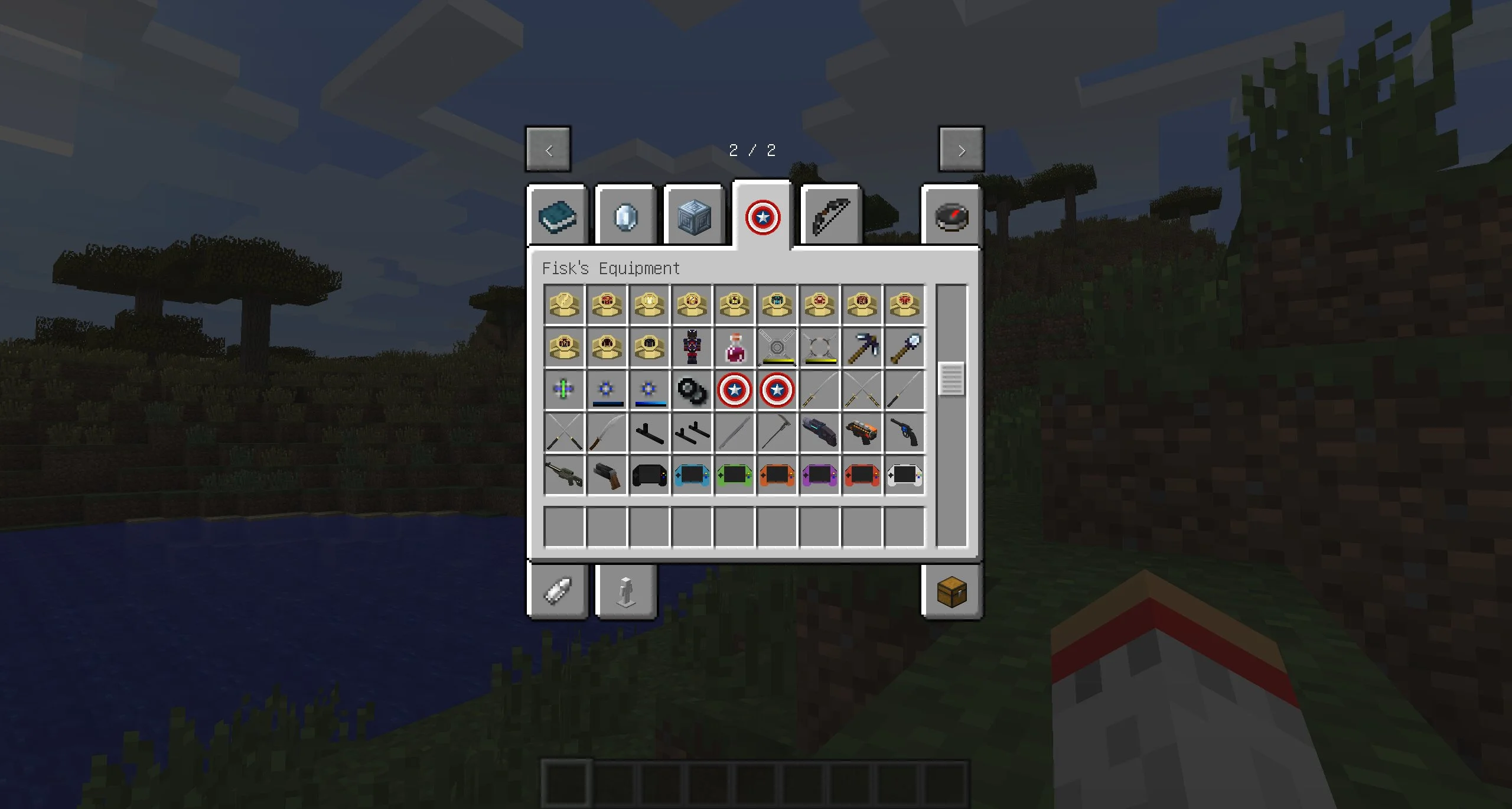Open the compass search tab
Image resolution: width=1512 pixels, height=809 pixels.
[951, 217]
